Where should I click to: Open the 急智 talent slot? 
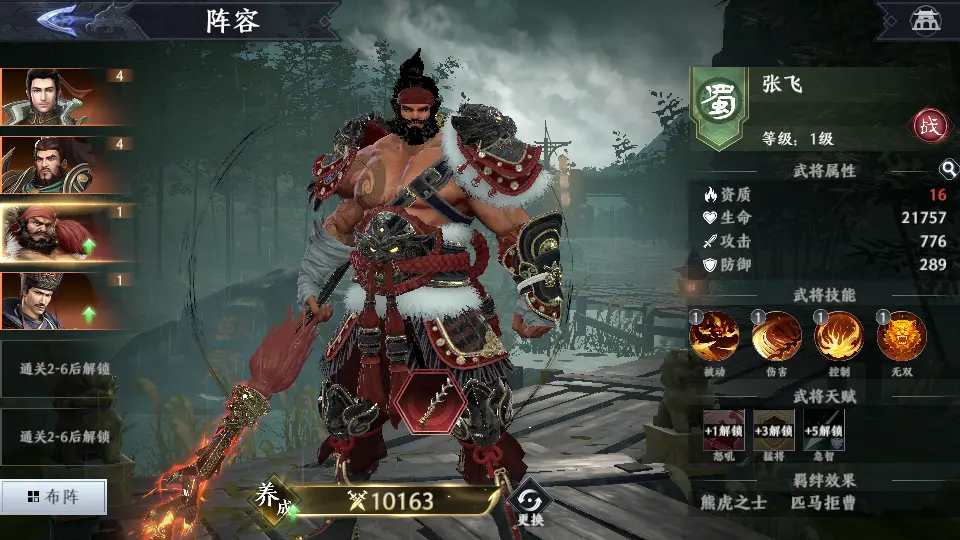pyautogui.click(x=823, y=431)
